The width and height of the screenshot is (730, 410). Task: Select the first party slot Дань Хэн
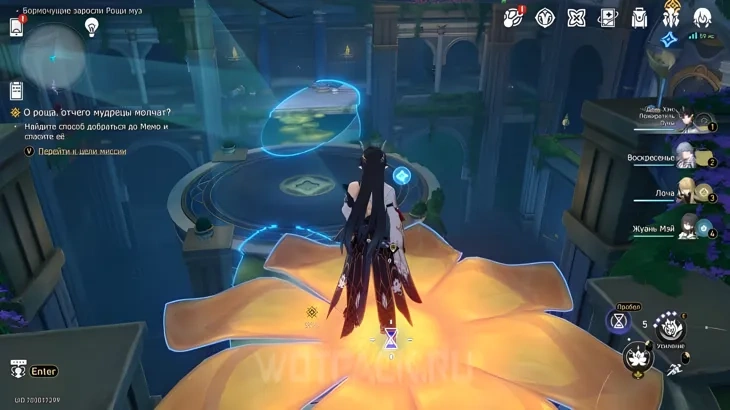point(688,120)
